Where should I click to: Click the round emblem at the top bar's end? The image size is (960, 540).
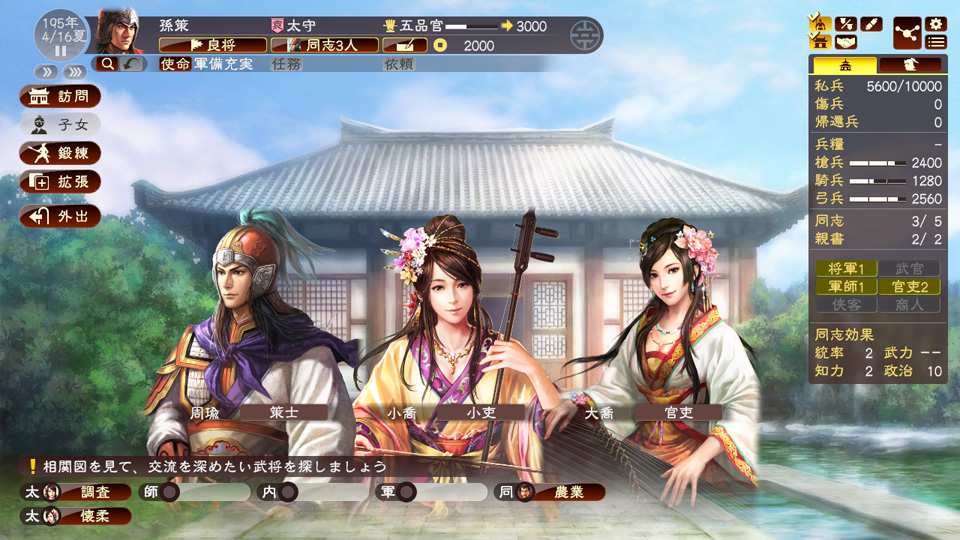point(582,37)
